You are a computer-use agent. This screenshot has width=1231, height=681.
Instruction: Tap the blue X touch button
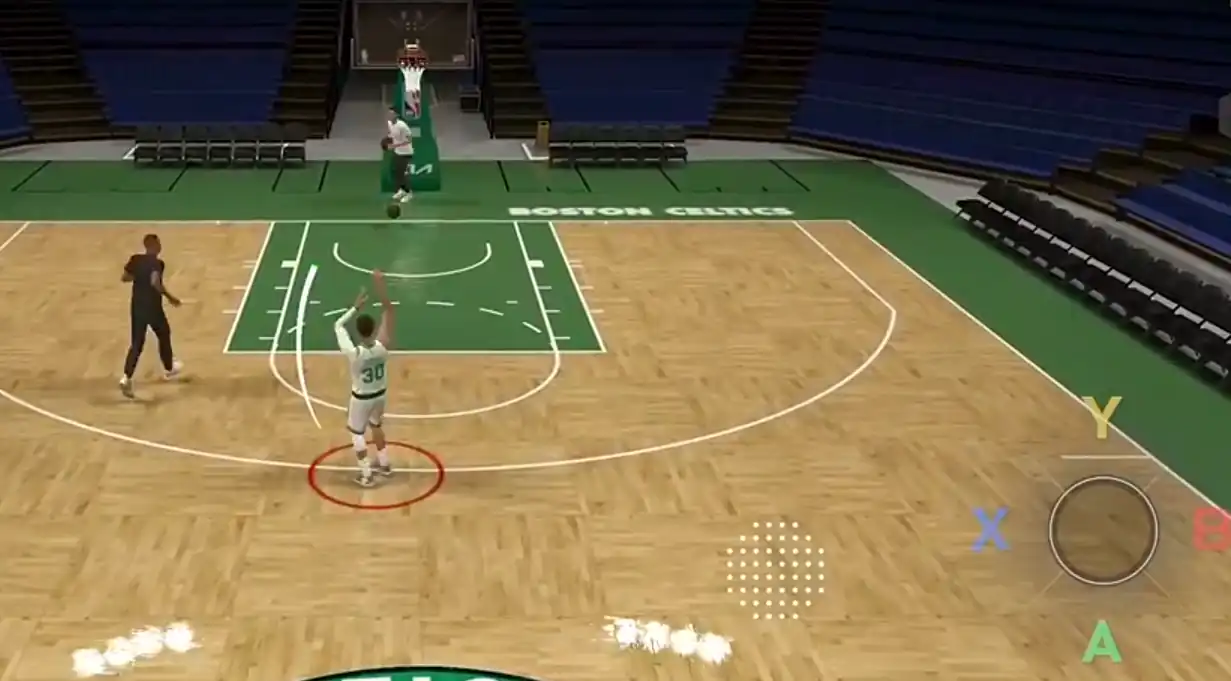tap(990, 530)
